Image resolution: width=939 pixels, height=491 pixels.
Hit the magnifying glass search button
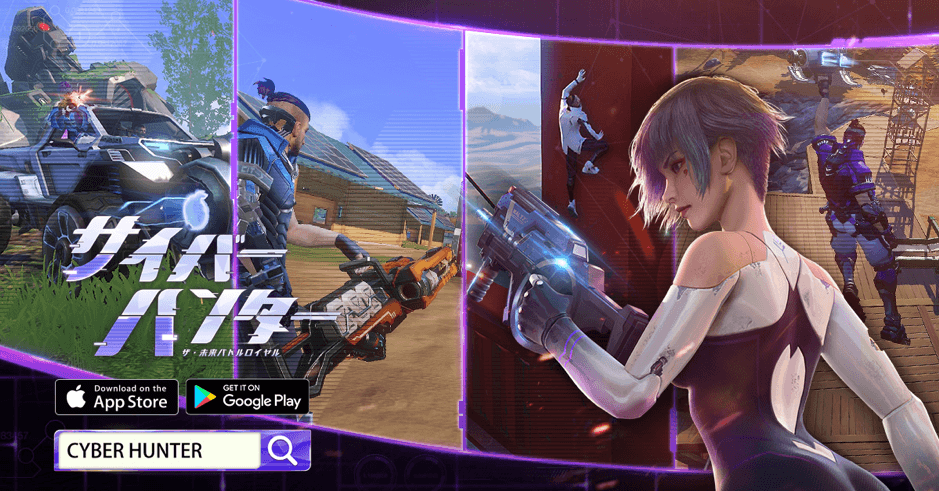284,451
